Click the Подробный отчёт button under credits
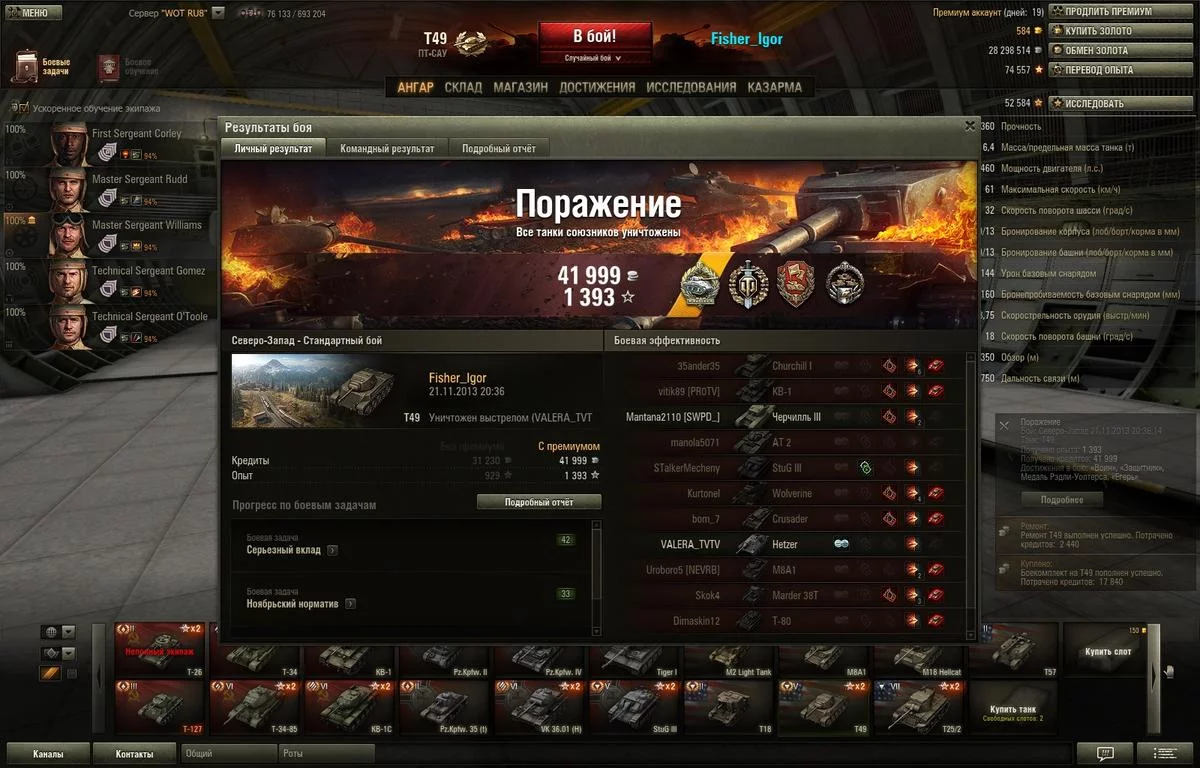 (x=539, y=502)
